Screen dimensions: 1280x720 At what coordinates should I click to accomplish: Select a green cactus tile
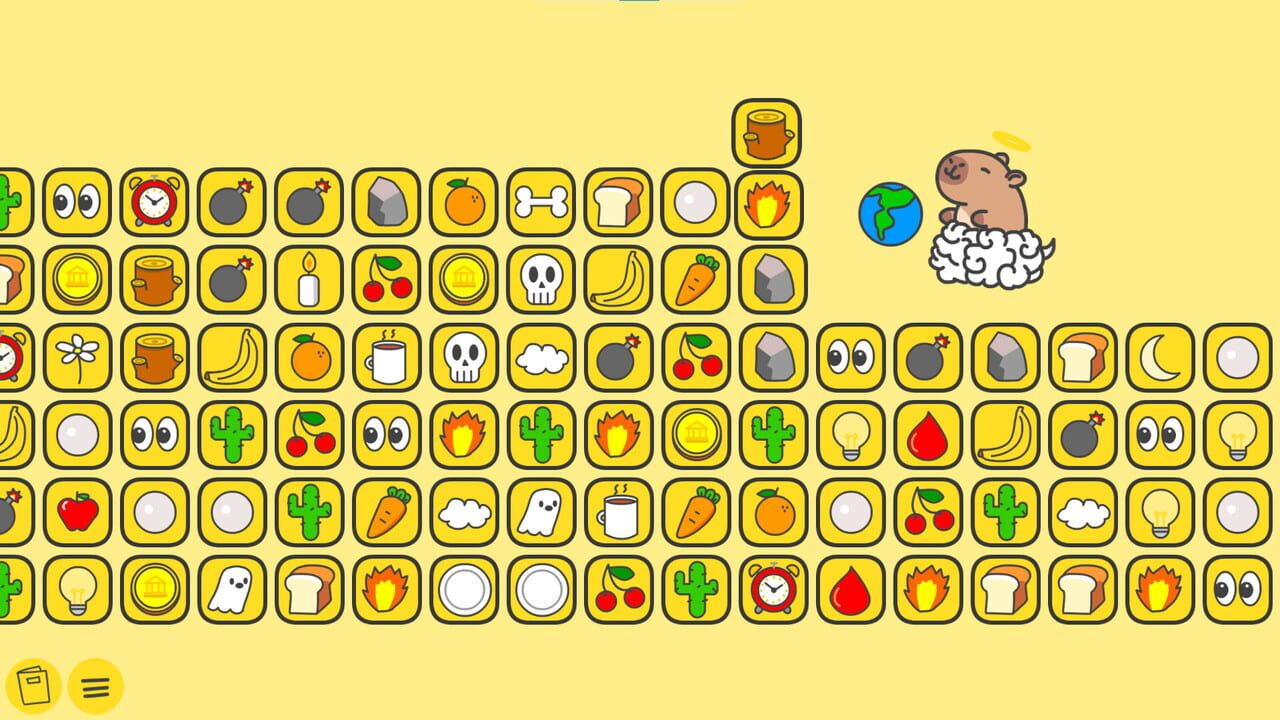(230, 435)
